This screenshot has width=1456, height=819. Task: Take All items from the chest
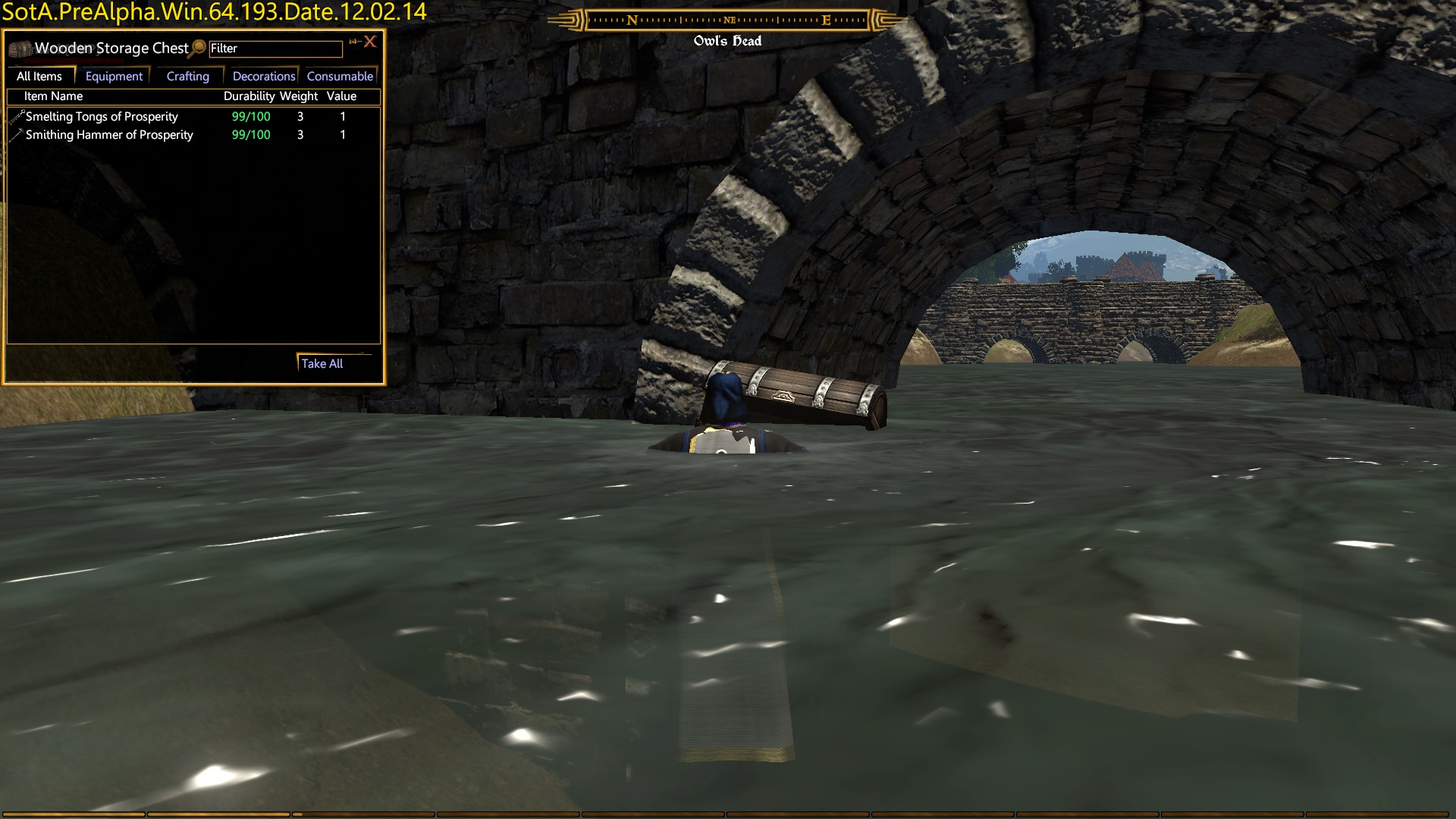point(322,364)
